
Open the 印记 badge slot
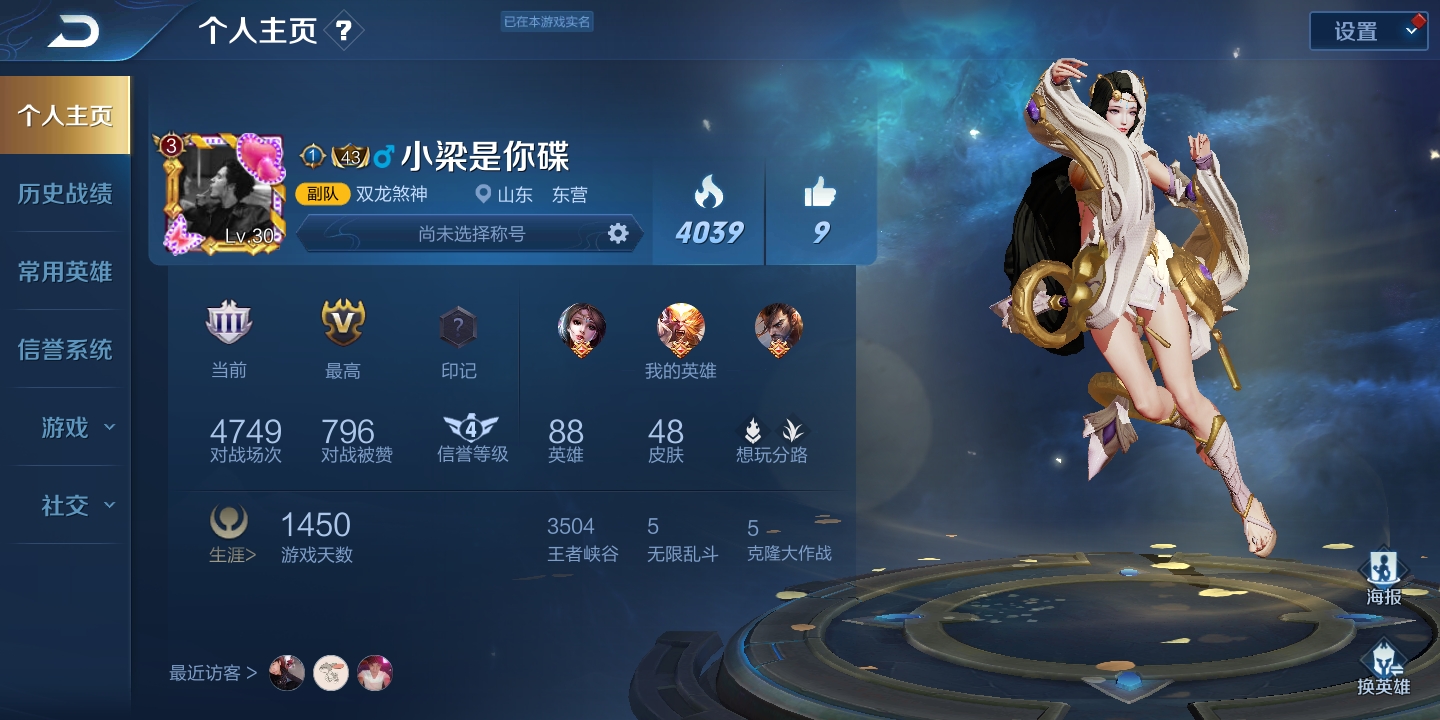click(458, 327)
